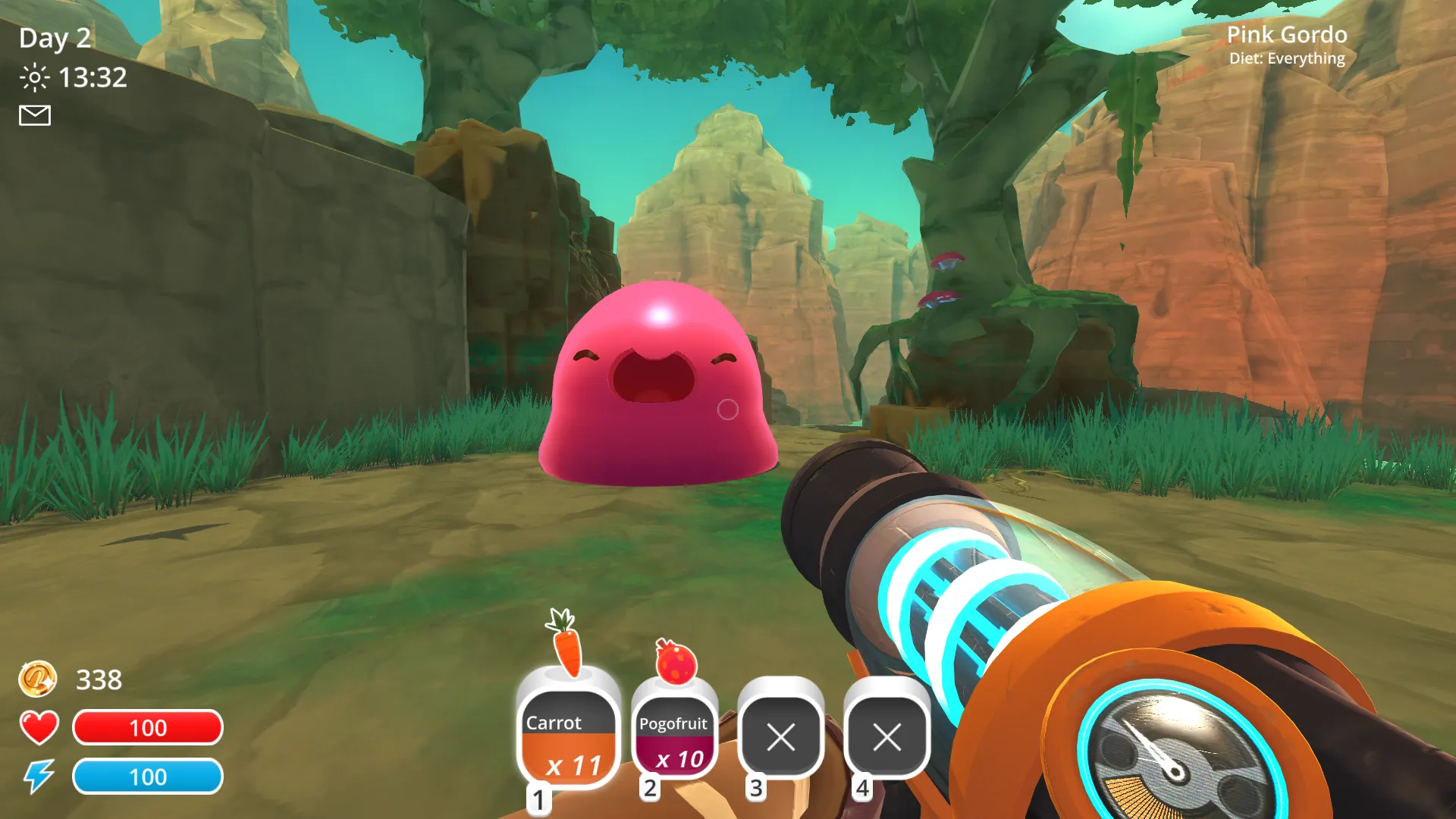Select the Carrot vacpack slot
Image resolution: width=1456 pixels, height=819 pixels.
pos(567,736)
